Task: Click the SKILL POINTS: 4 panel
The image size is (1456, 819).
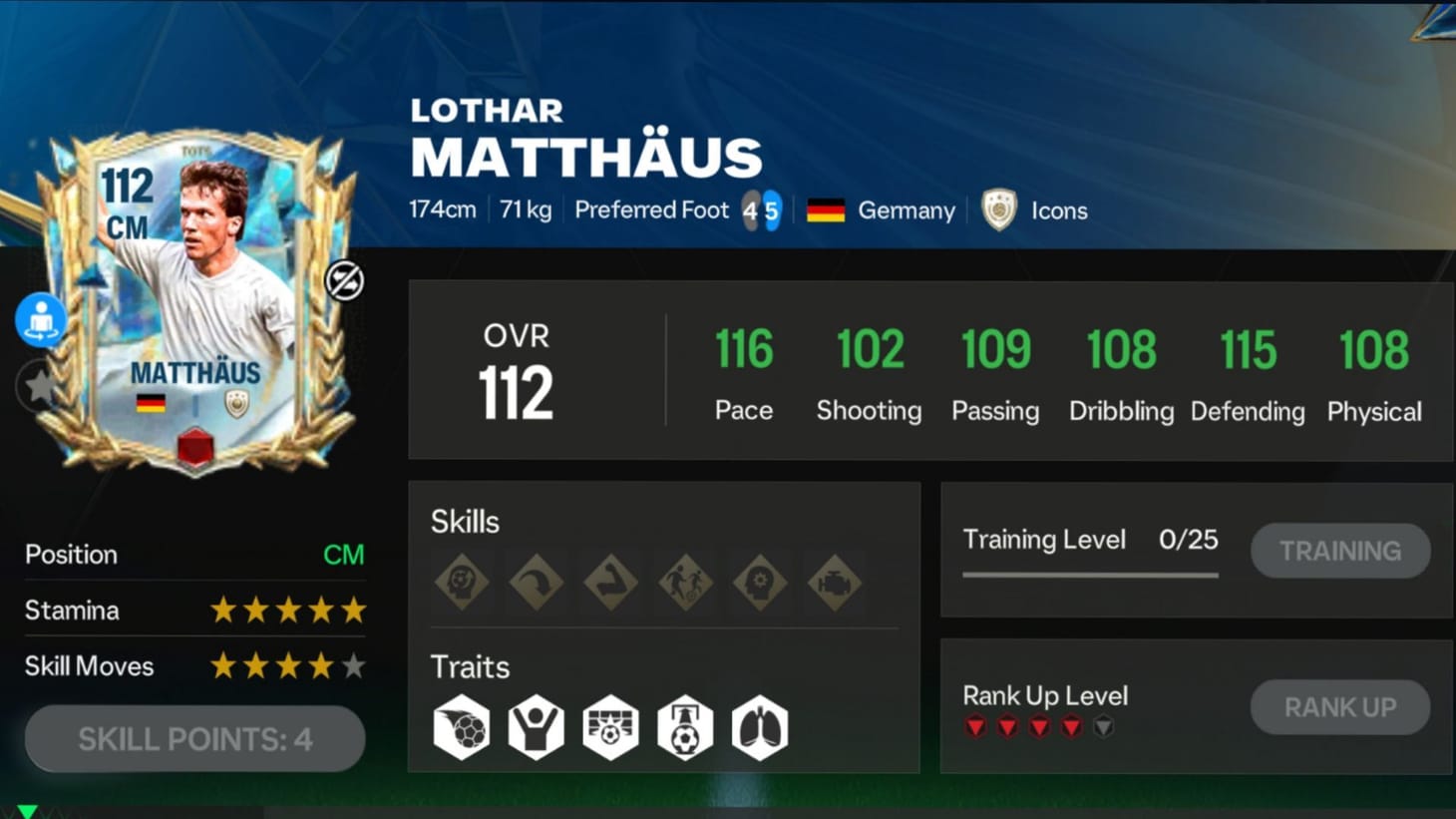Action: pos(194,739)
